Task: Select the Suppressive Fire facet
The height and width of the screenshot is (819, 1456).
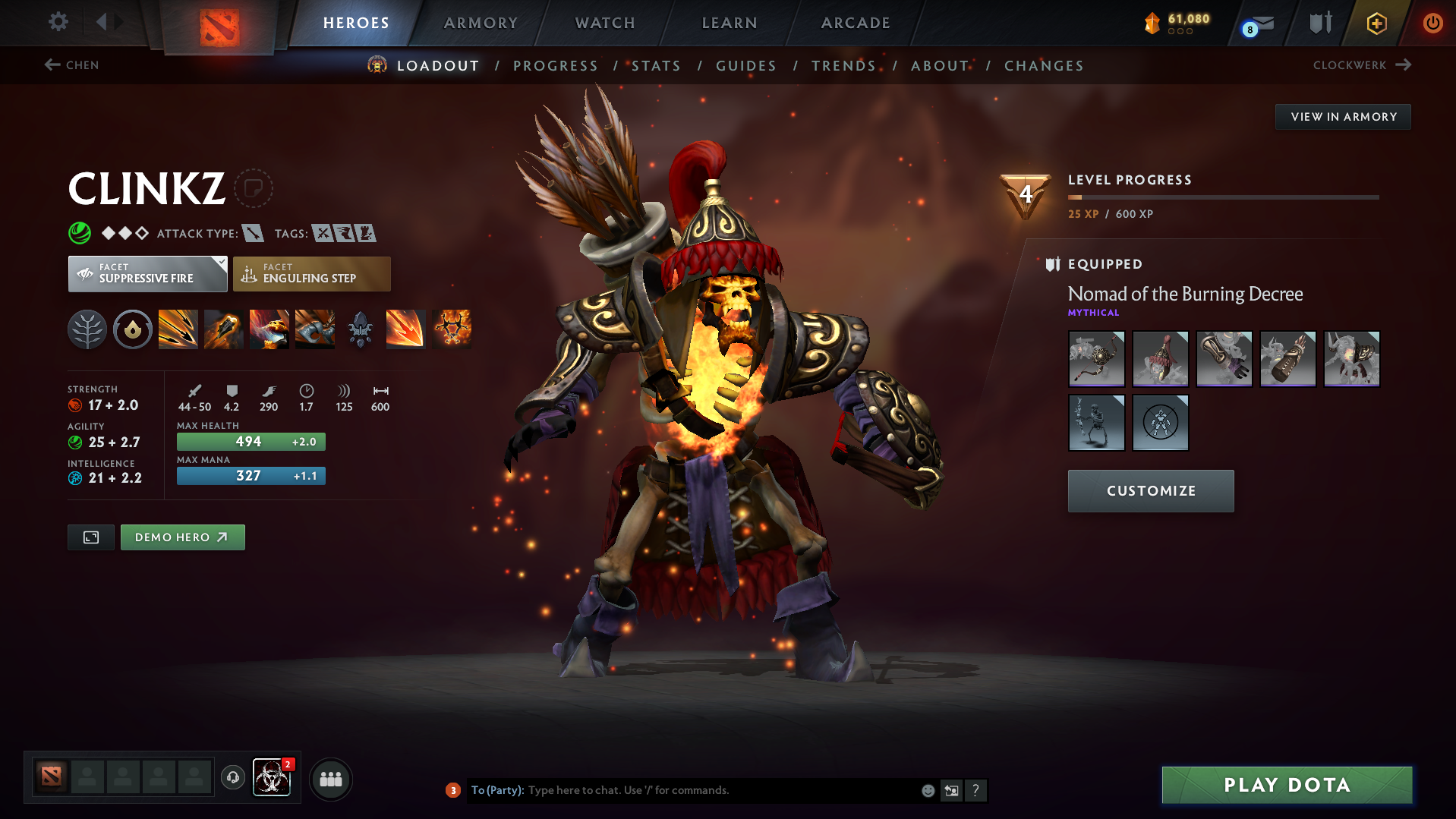Action: click(x=143, y=273)
